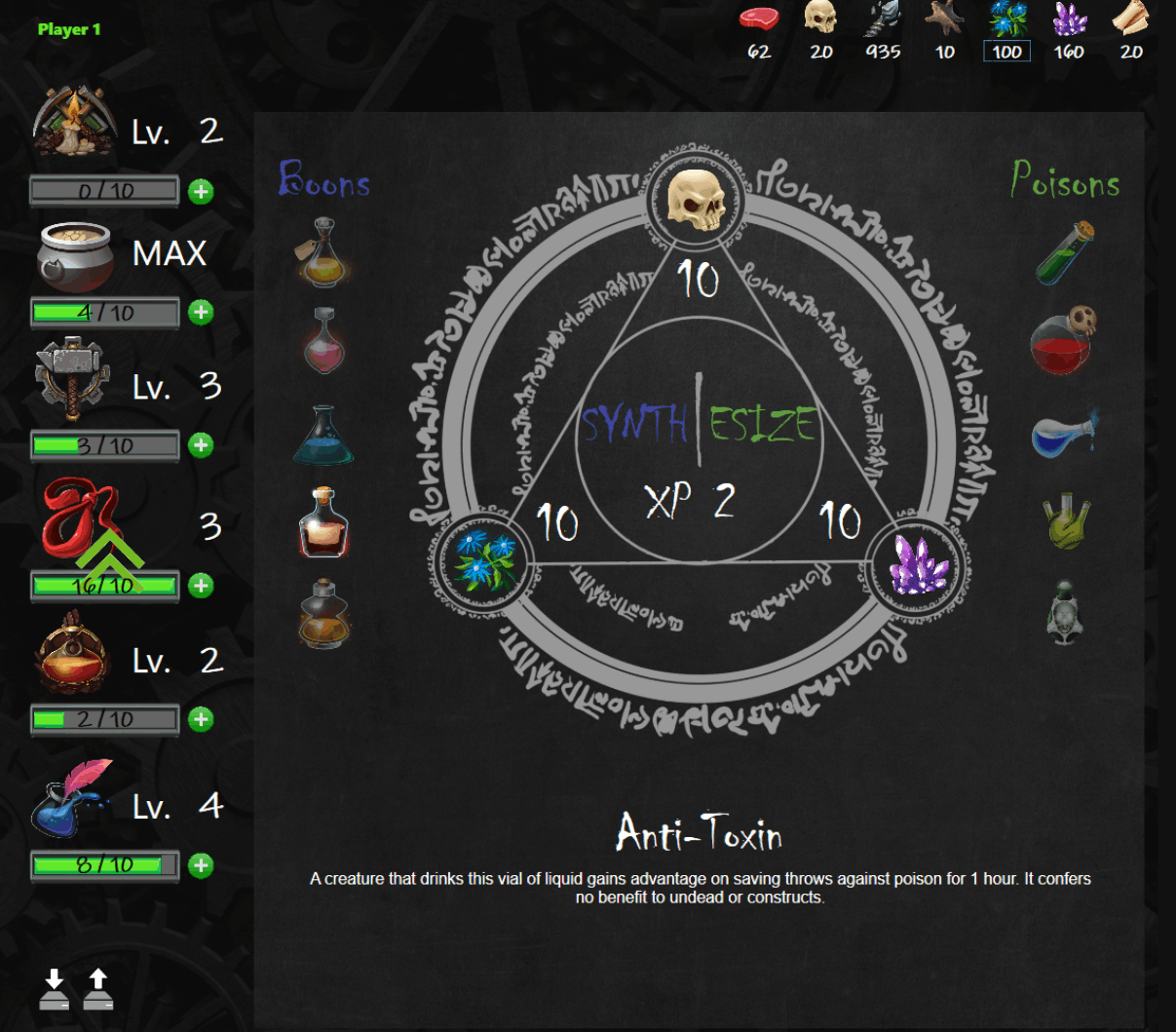This screenshot has height=1032, width=1176.
Task: Choose the pale green skull bottle poison
Action: click(x=1065, y=612)
